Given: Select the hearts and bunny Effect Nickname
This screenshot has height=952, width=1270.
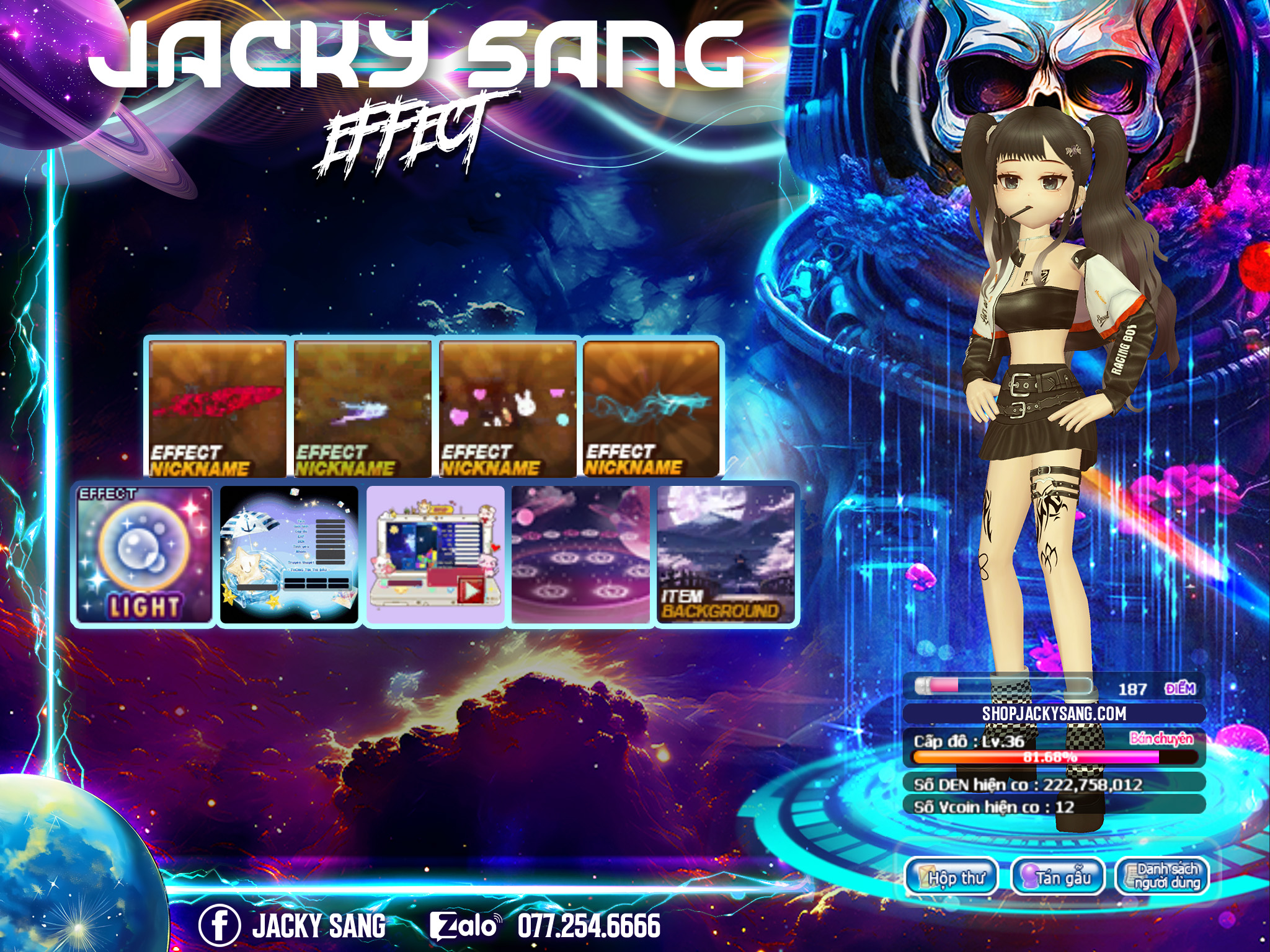Looking at the screenshot, I should tap(508, 409).
